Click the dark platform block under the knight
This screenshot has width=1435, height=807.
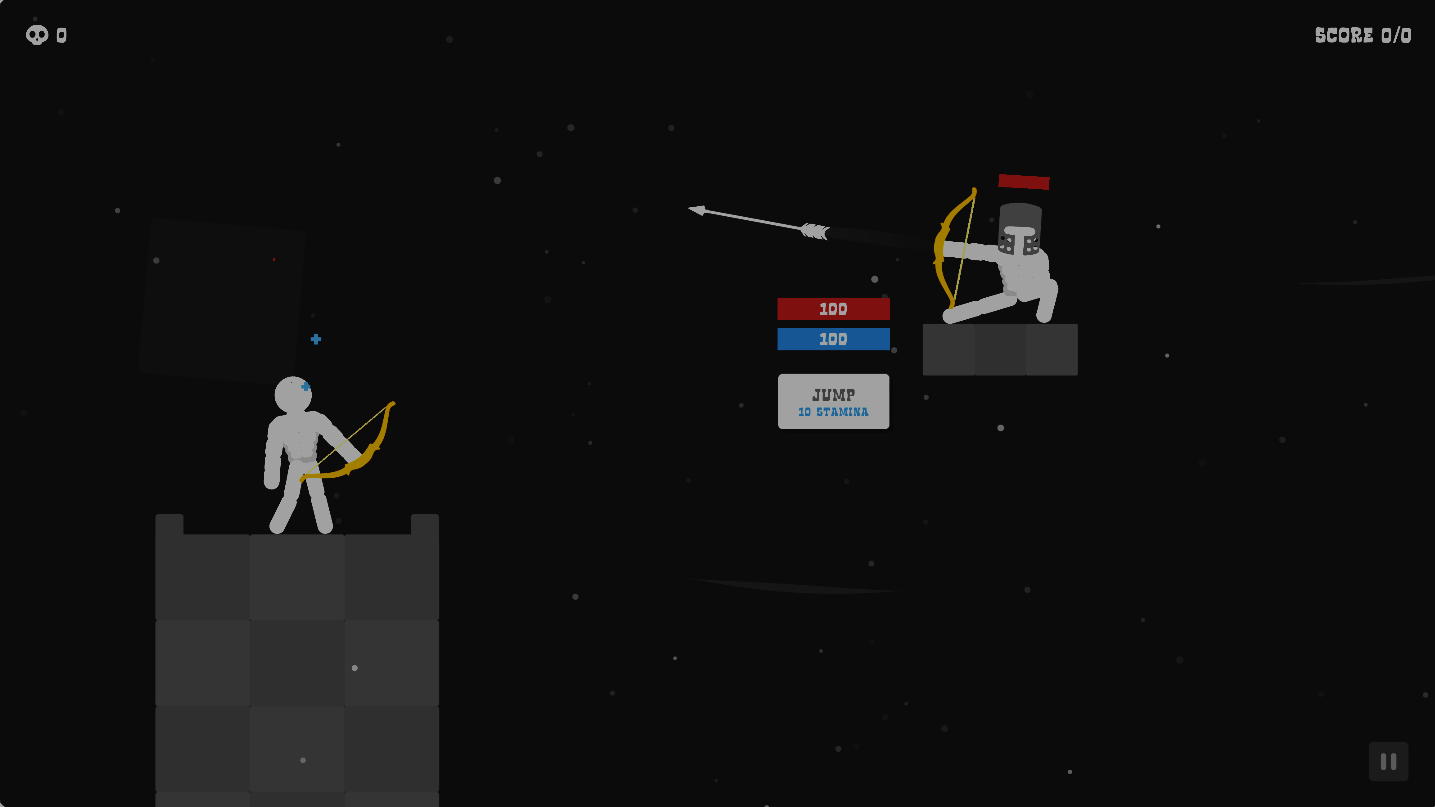(x=1000, y=350)
